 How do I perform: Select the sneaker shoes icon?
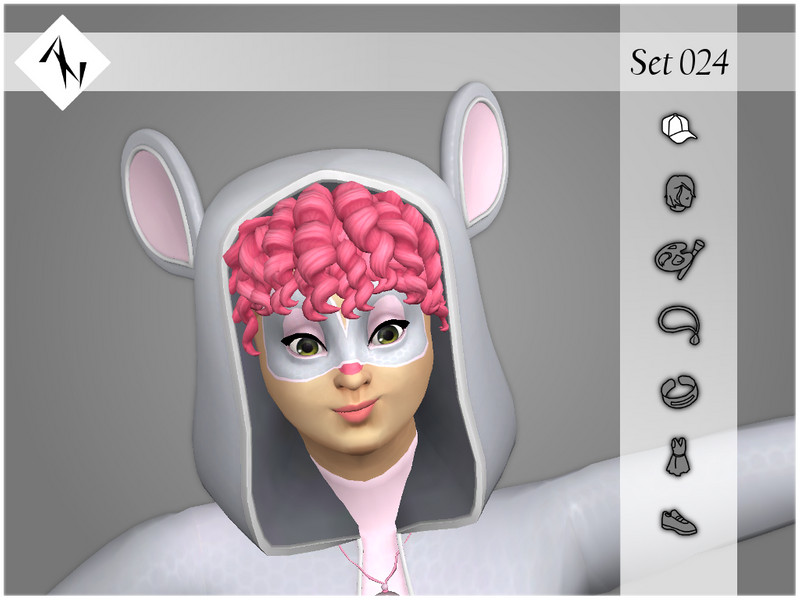click(678, 521)
